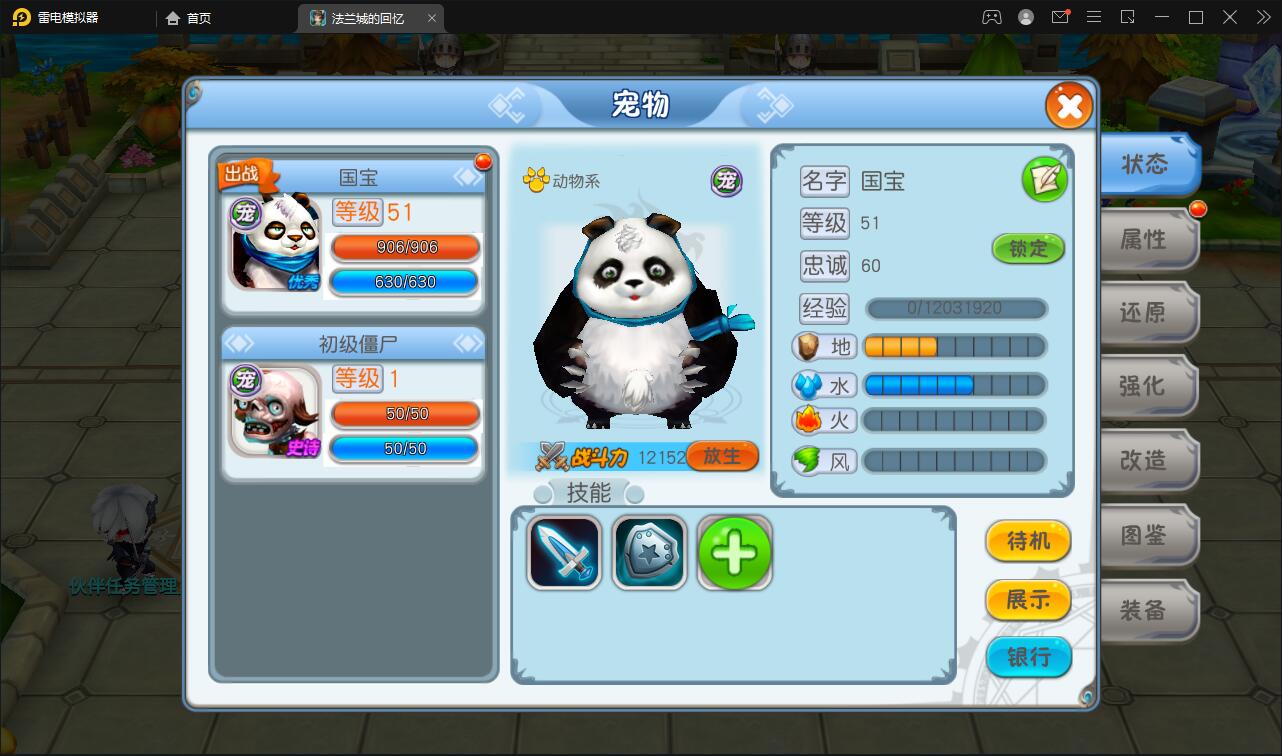Enable the 锁定 lock on this pet
This screenshot has width=1282, height=756.
click(1028, 249)
